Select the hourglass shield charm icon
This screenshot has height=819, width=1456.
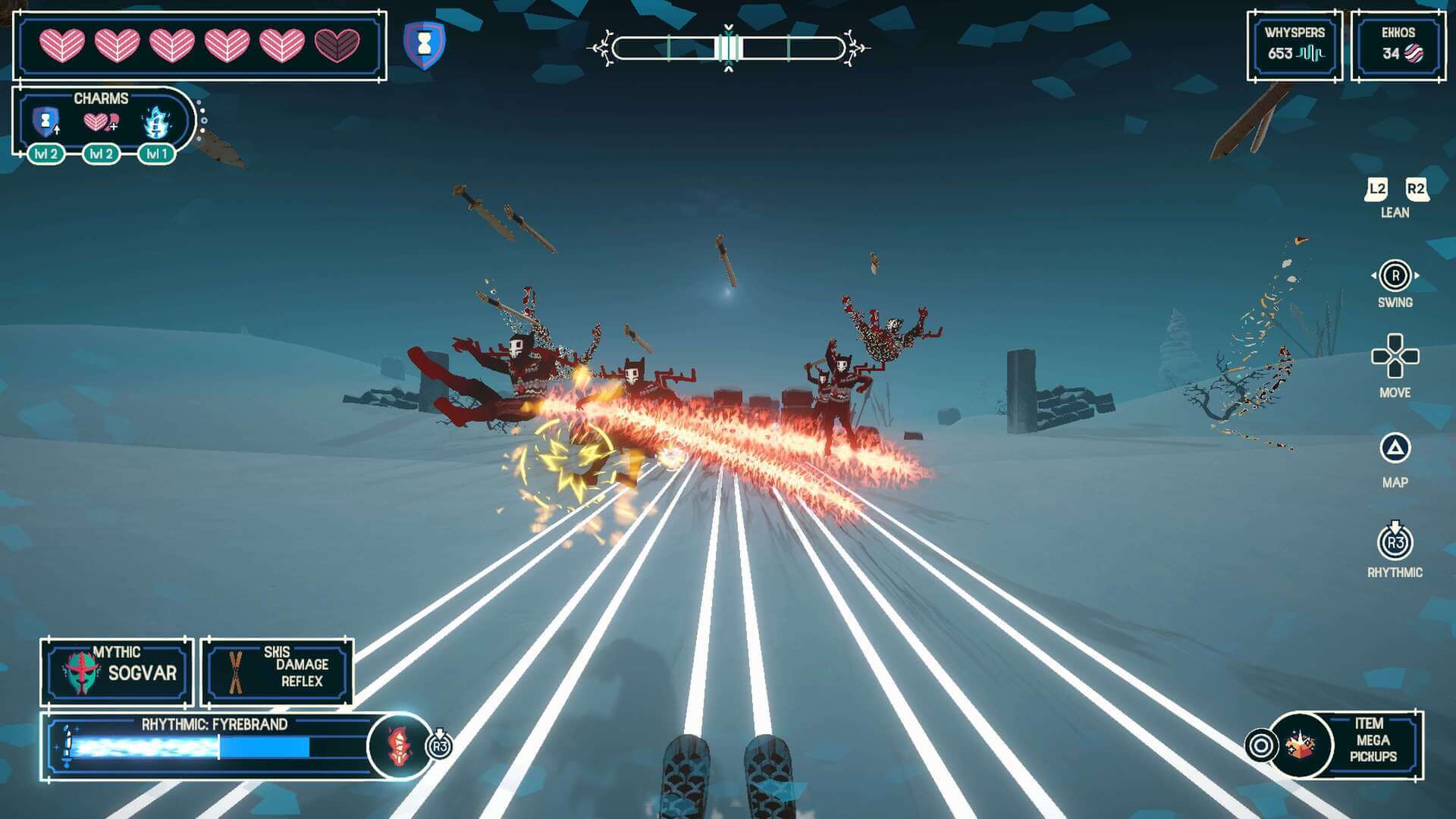[46, 121]
